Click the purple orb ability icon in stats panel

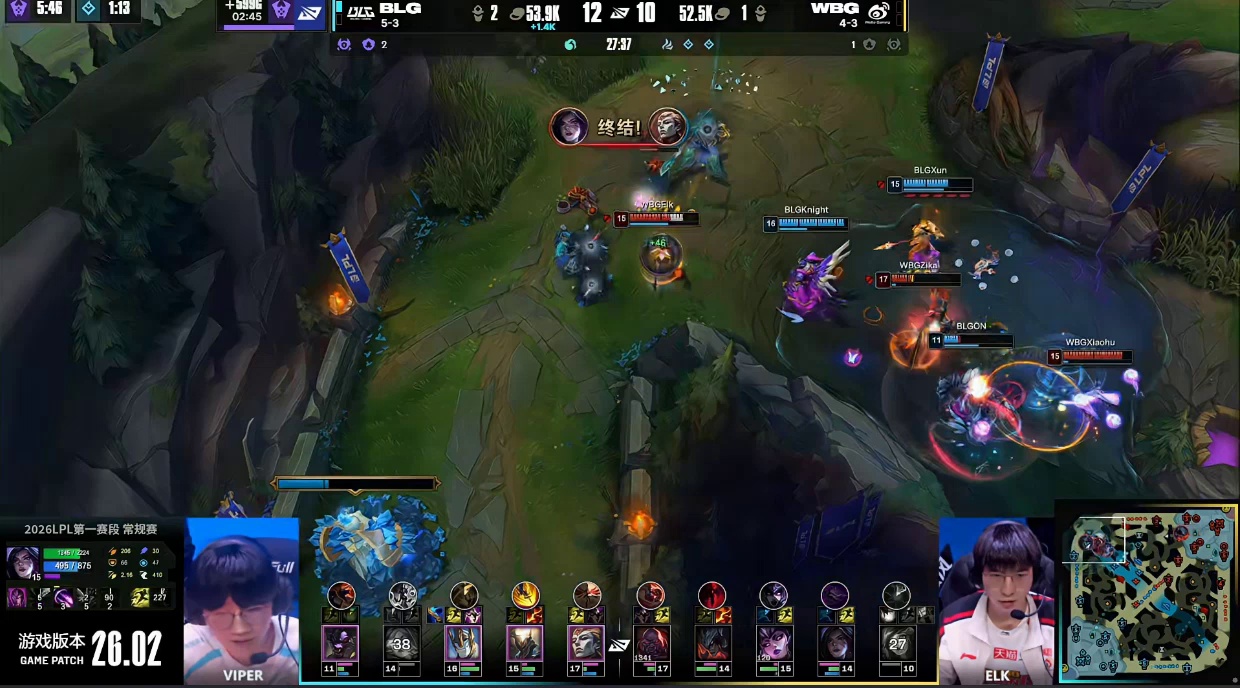coord(66,597)
